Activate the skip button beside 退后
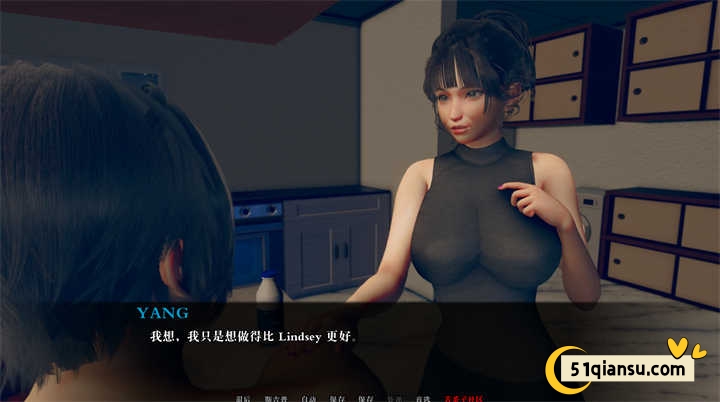The height and width of the screenshot is (402, 720). click(x=272, y=398)
